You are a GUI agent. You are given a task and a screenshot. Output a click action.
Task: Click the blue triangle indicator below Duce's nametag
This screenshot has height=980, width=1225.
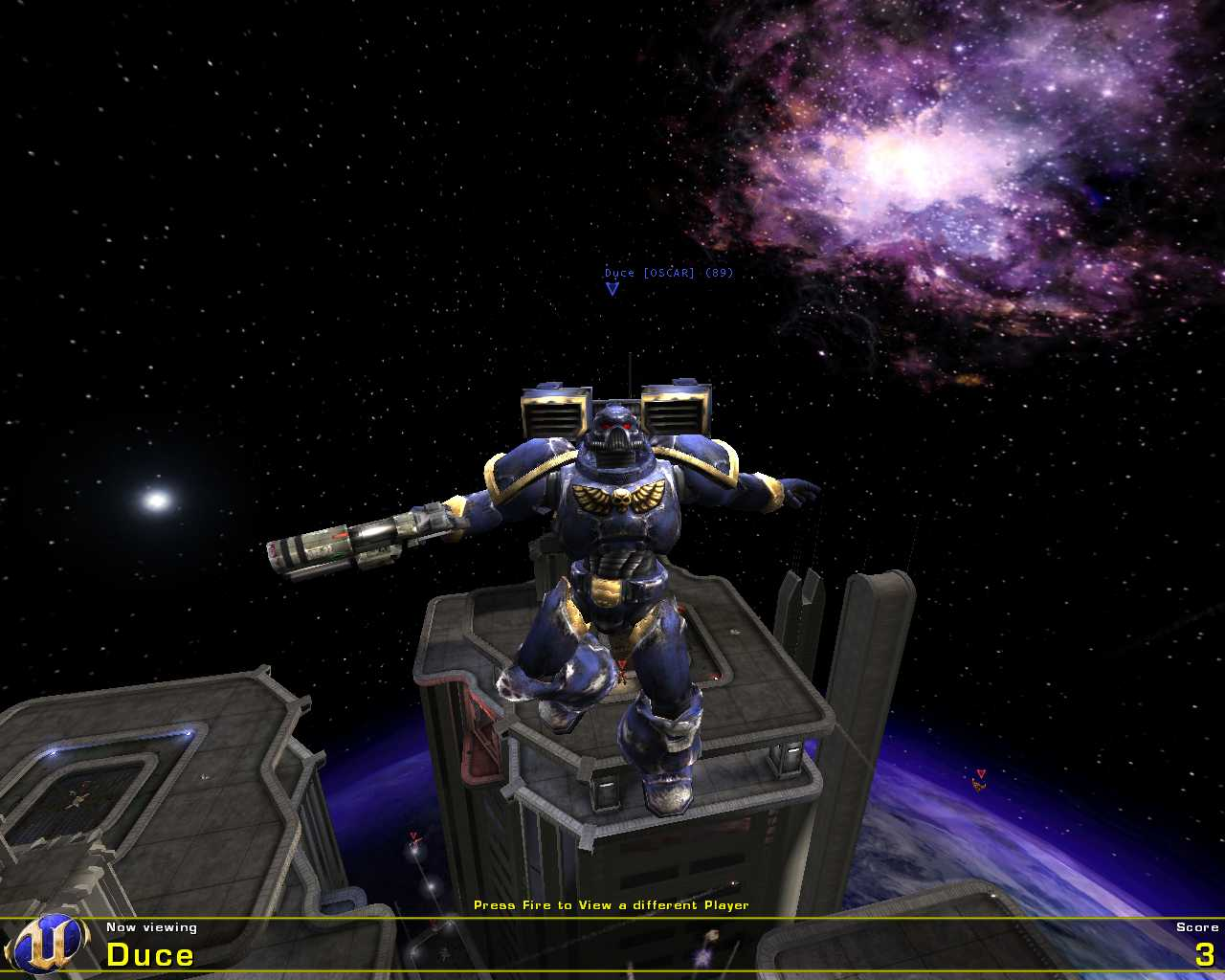pos(611,289)
